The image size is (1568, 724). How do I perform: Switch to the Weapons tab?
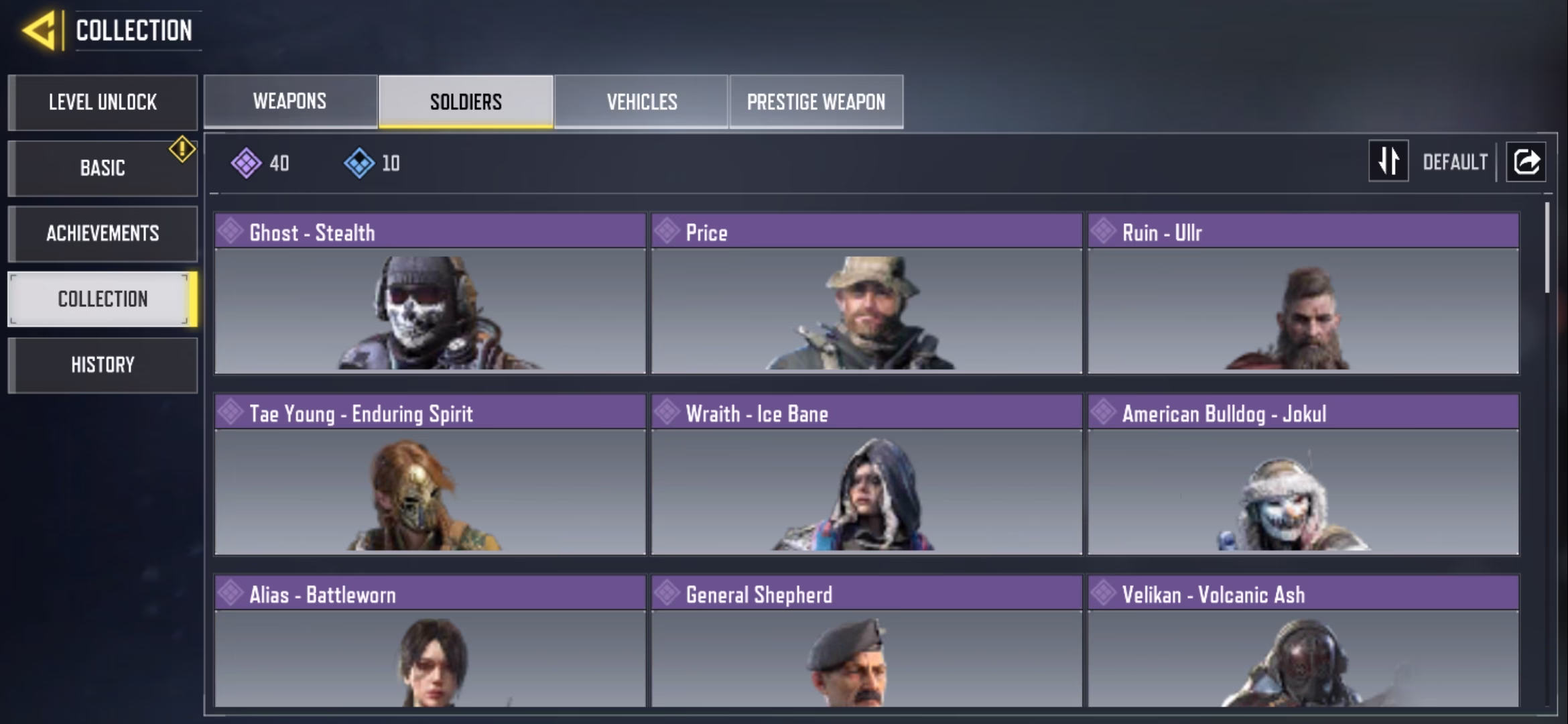[x=290, y=101]
